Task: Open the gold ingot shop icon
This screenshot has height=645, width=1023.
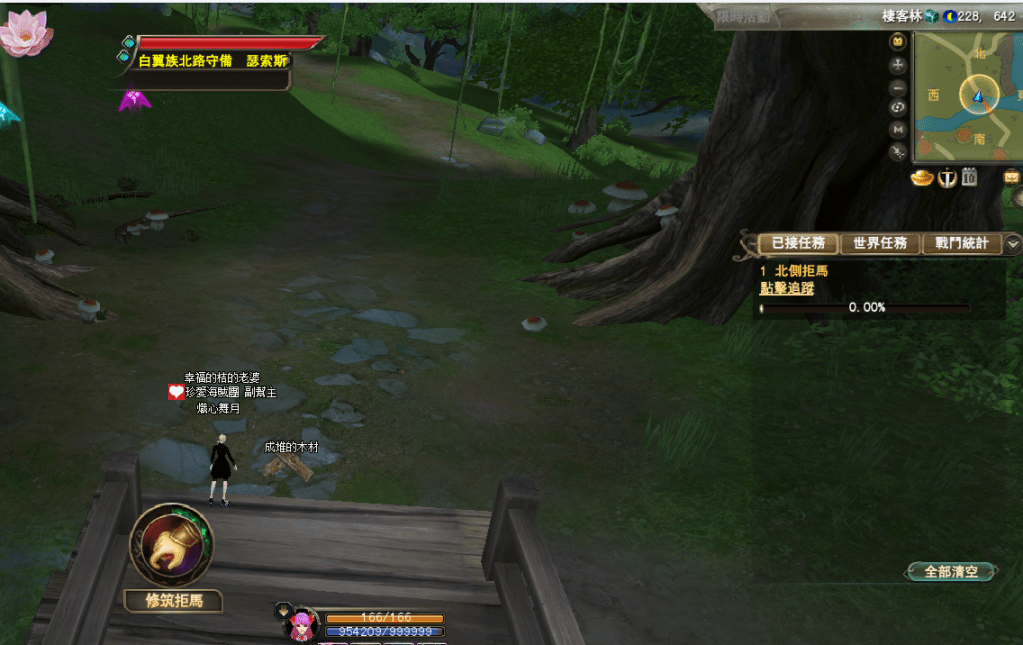Action: (x=921, y=178)
